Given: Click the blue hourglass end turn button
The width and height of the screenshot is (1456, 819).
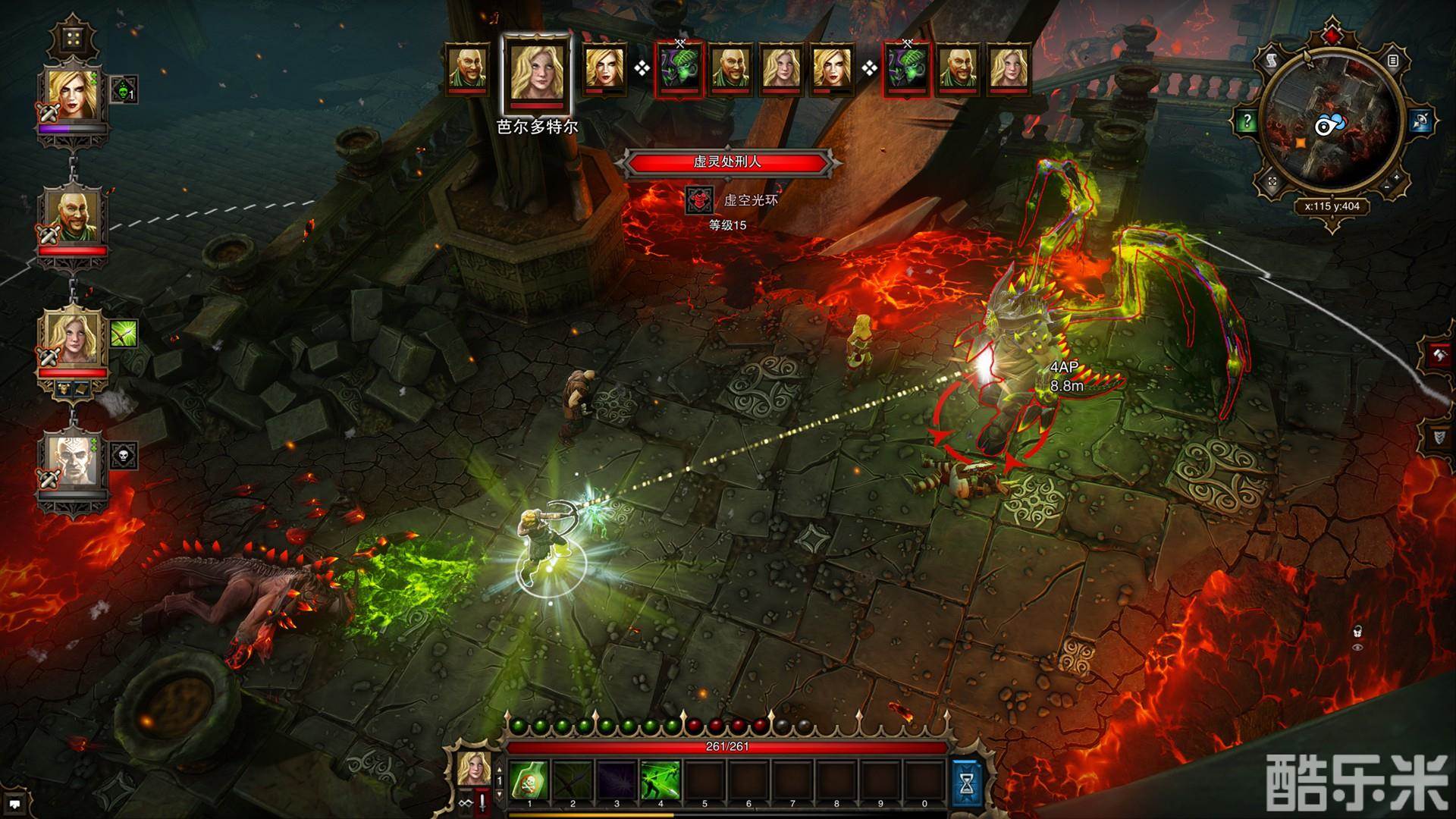Looking at the screenshot, I should coord(966,782).
